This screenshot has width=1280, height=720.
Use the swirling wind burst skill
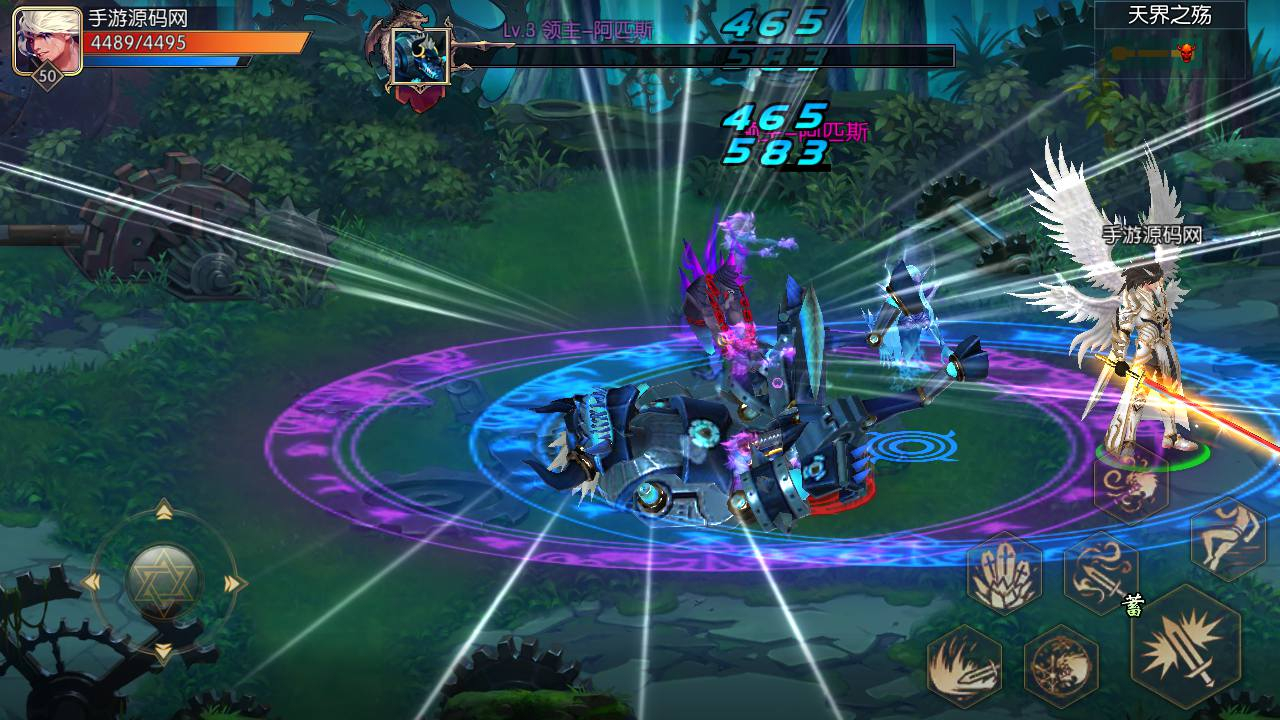[1131, 485]
